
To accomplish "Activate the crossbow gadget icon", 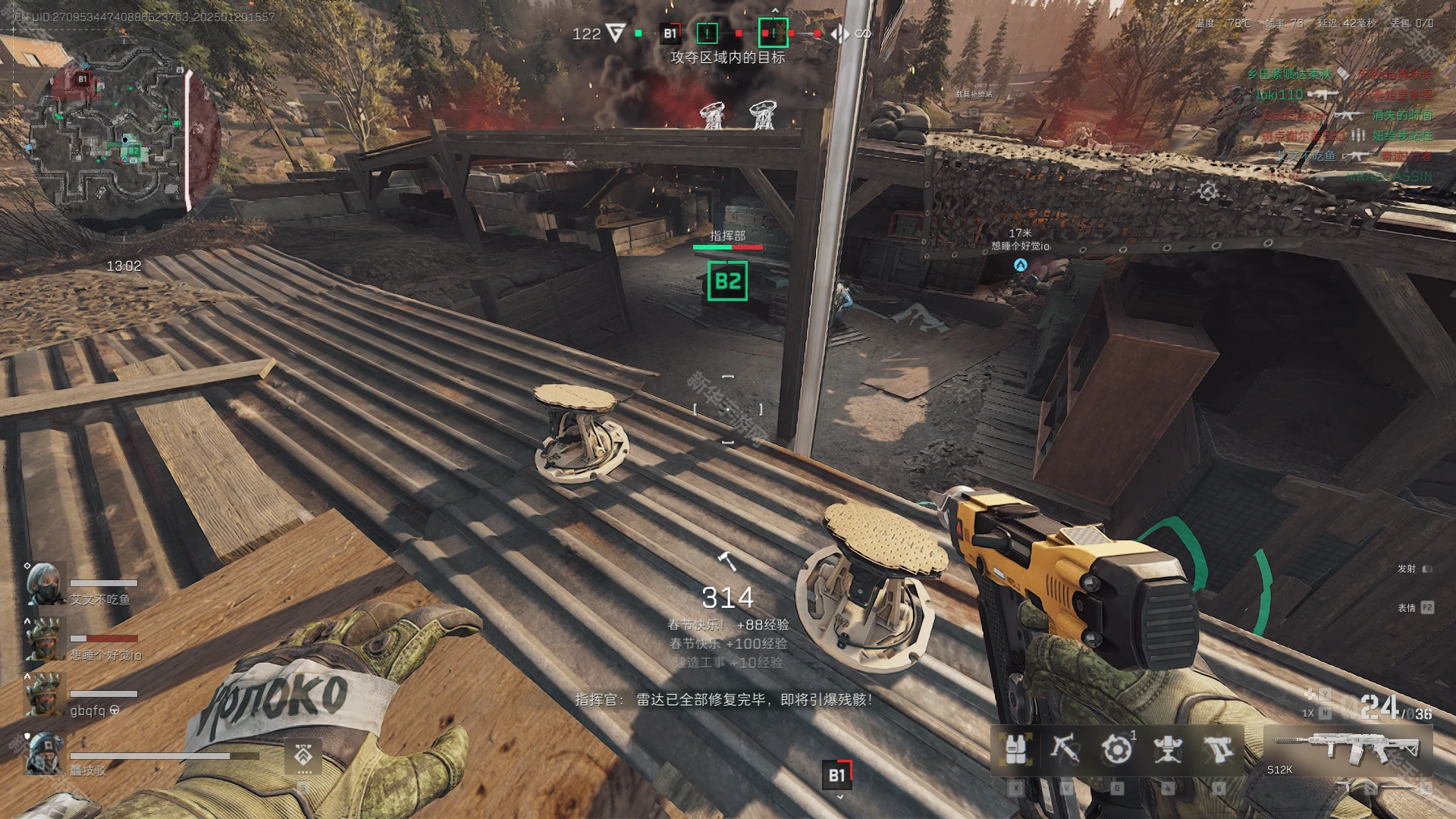I will click(1065, 749).
